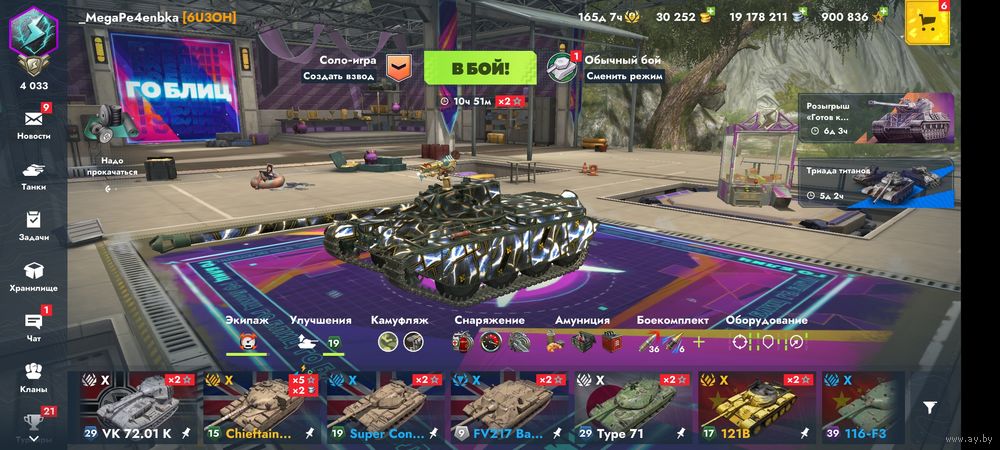Open the Задачи missions menu

33,225
